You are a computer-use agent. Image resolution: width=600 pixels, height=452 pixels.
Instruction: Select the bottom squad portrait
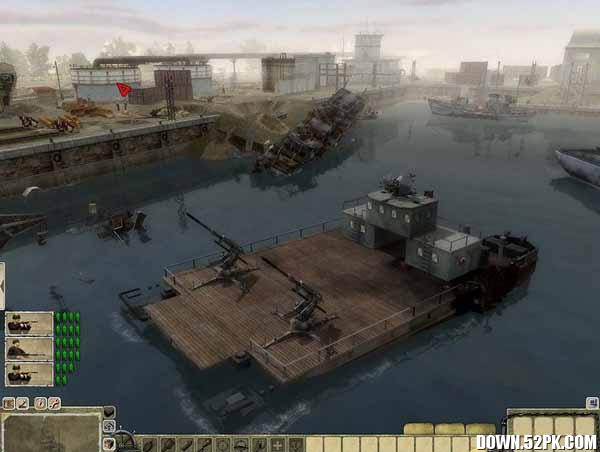29,373
